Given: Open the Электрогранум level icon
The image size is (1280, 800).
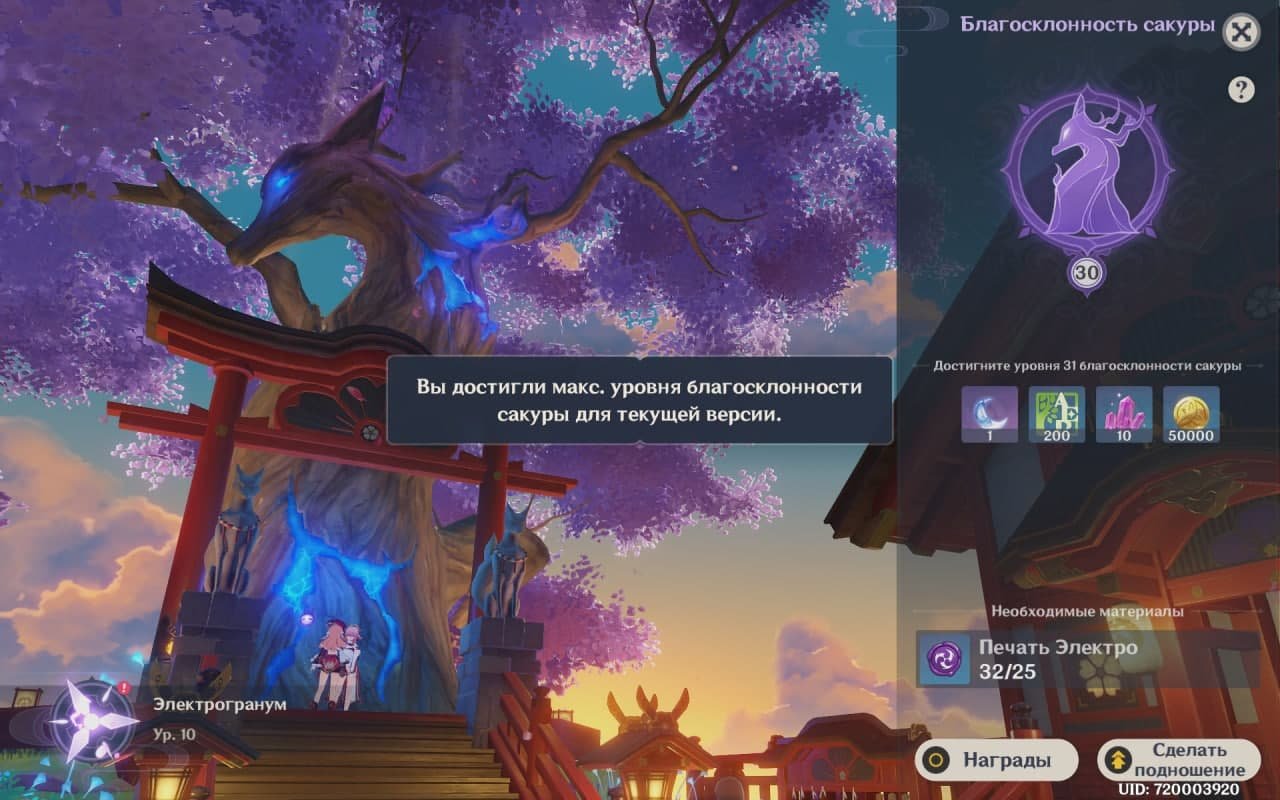Looking at the screenshot, I should pyautogui.click(x=92, y=719).
